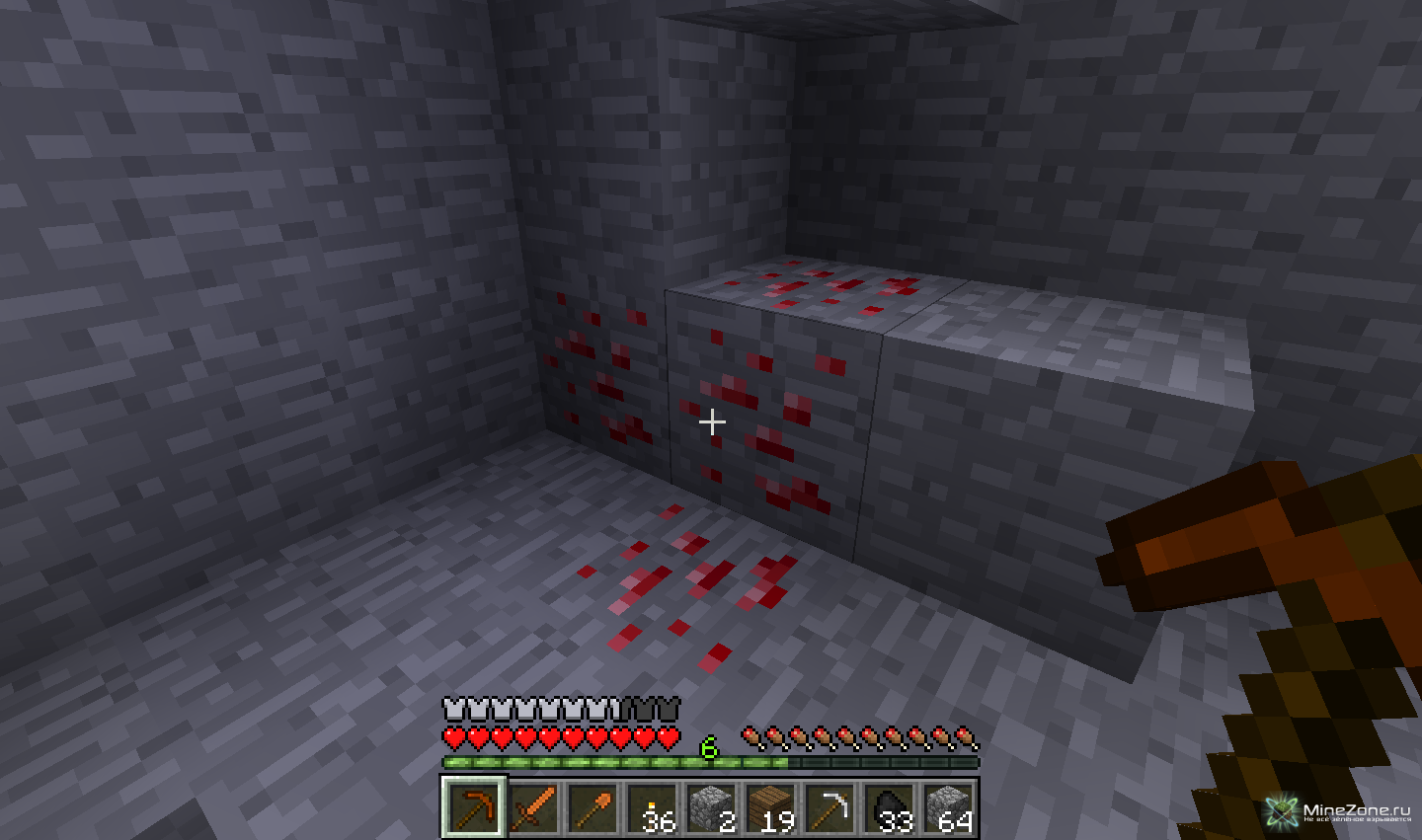Pick the cobblestone stack of 2

(x=711, y=807)
